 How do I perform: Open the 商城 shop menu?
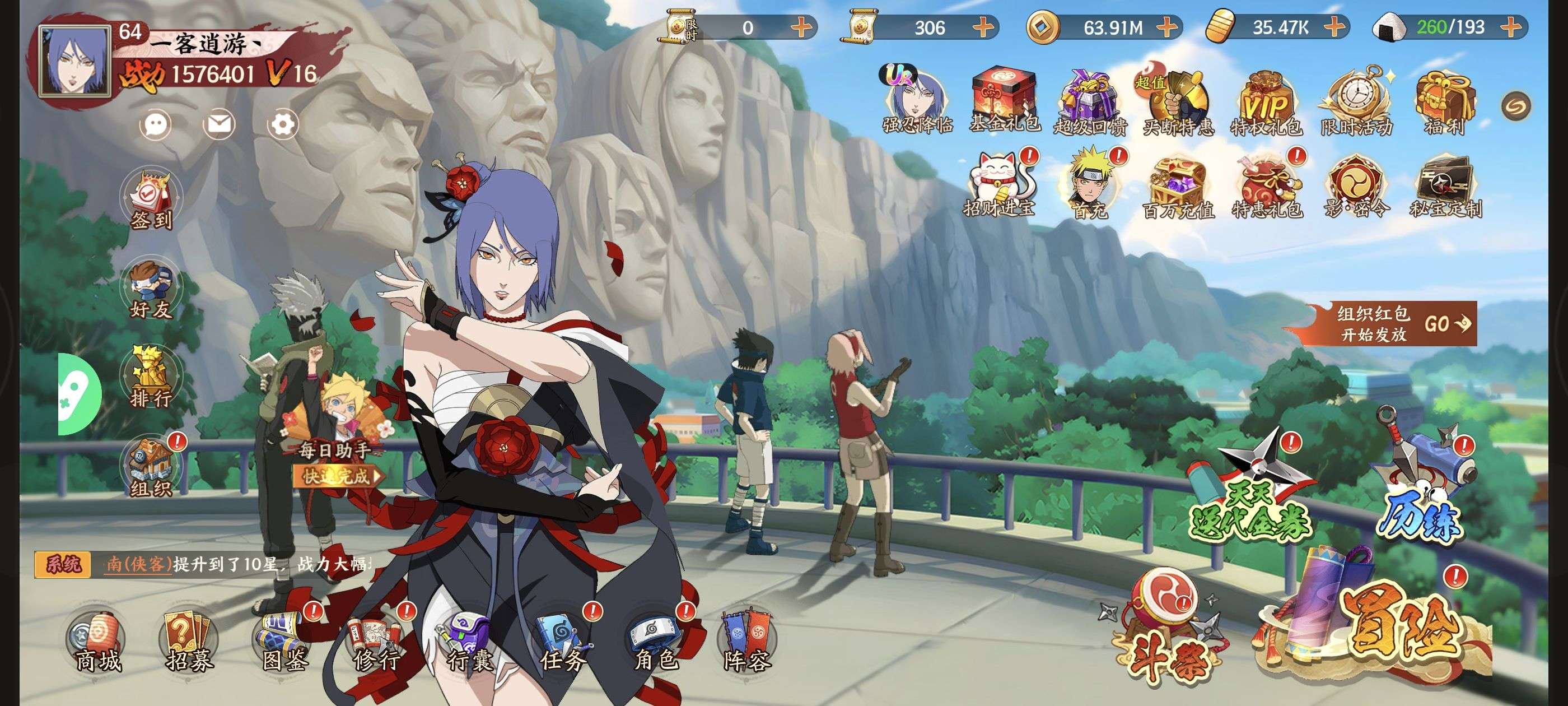97,643
